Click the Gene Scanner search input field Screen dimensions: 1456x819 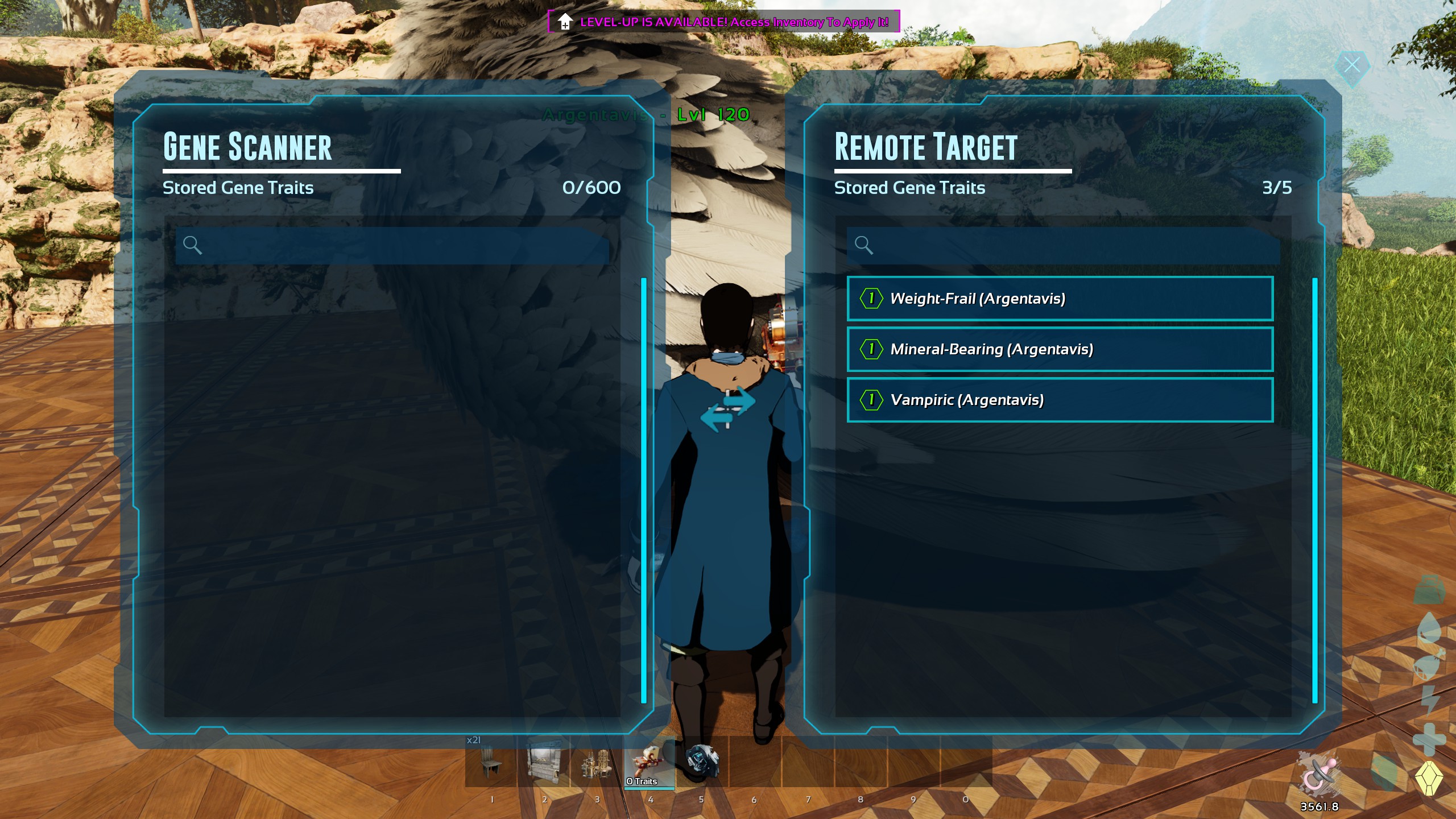pyautogui.click(x=392, y=246)
